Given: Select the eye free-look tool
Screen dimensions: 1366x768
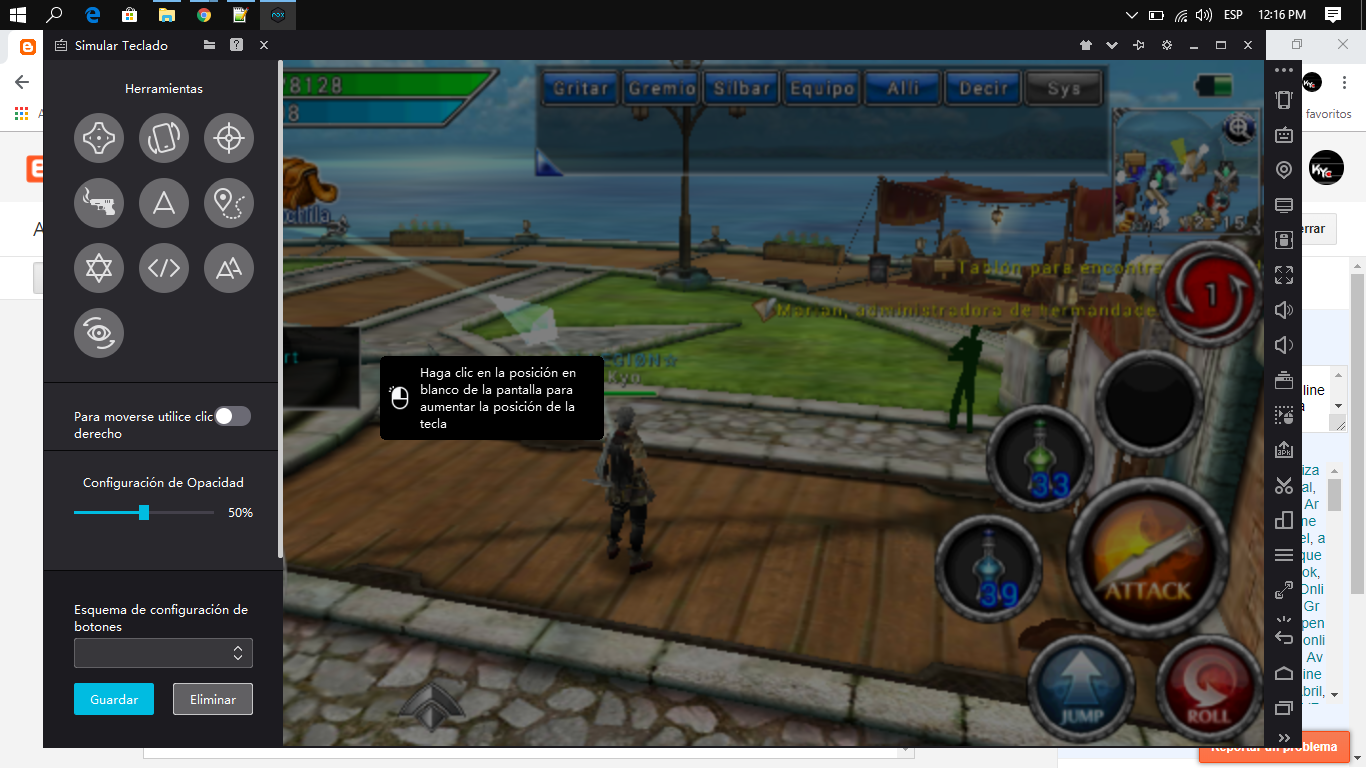Looking at the screenshot, I should (x=98, y=333).
